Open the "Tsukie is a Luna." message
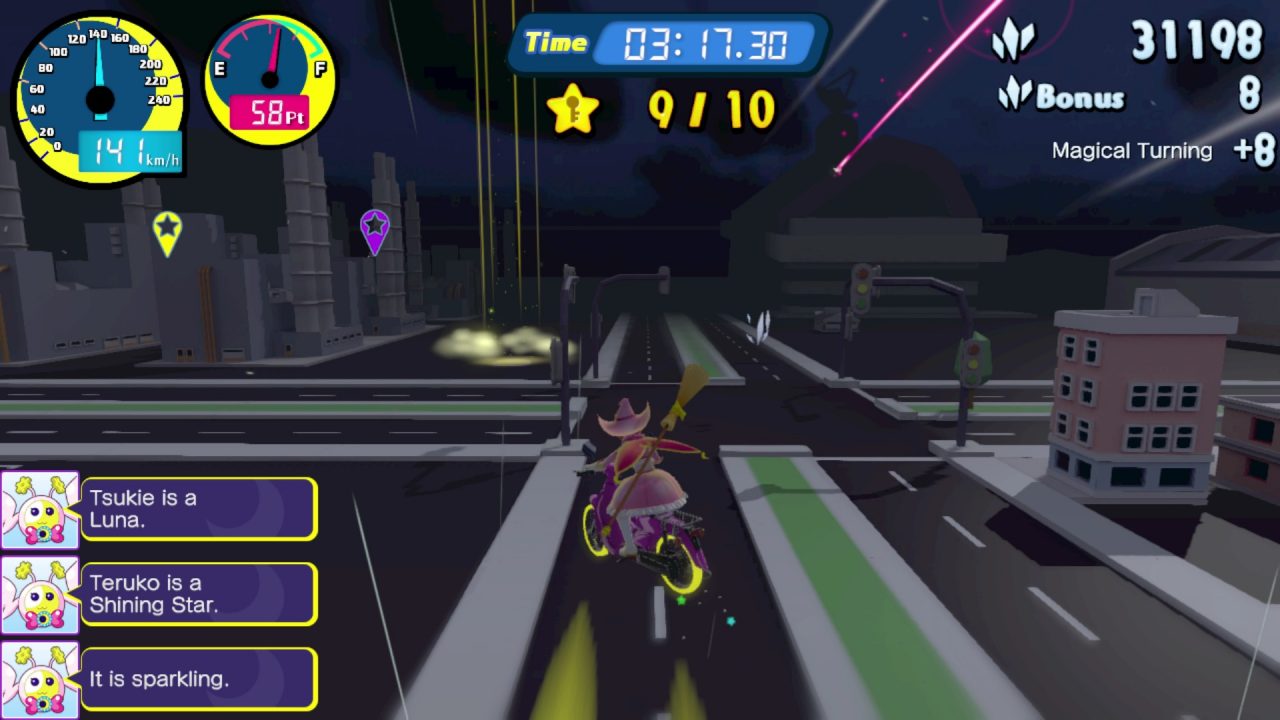 (x=198, y=509)
